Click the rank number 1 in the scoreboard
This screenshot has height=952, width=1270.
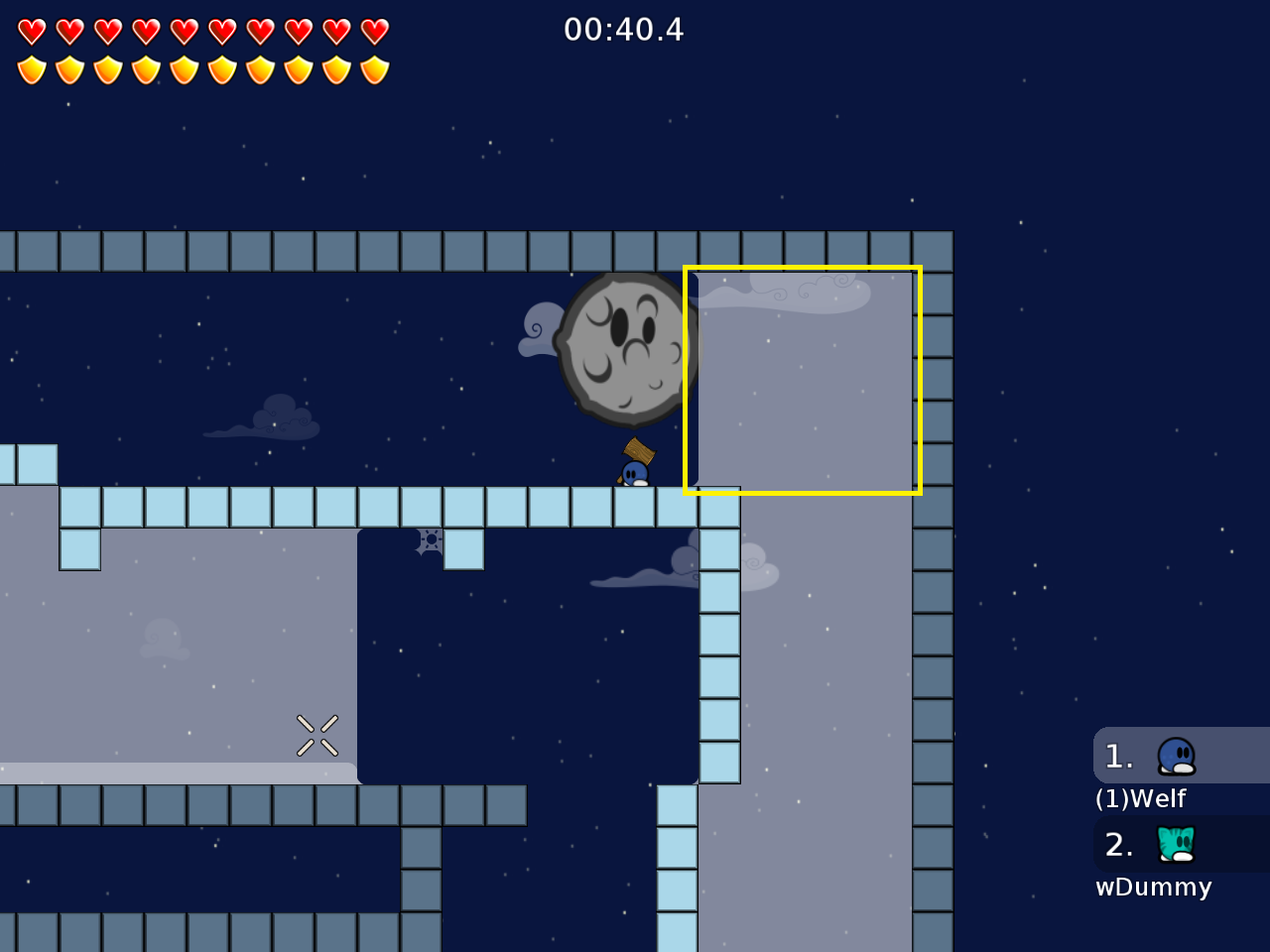(x=1118, y=756)
